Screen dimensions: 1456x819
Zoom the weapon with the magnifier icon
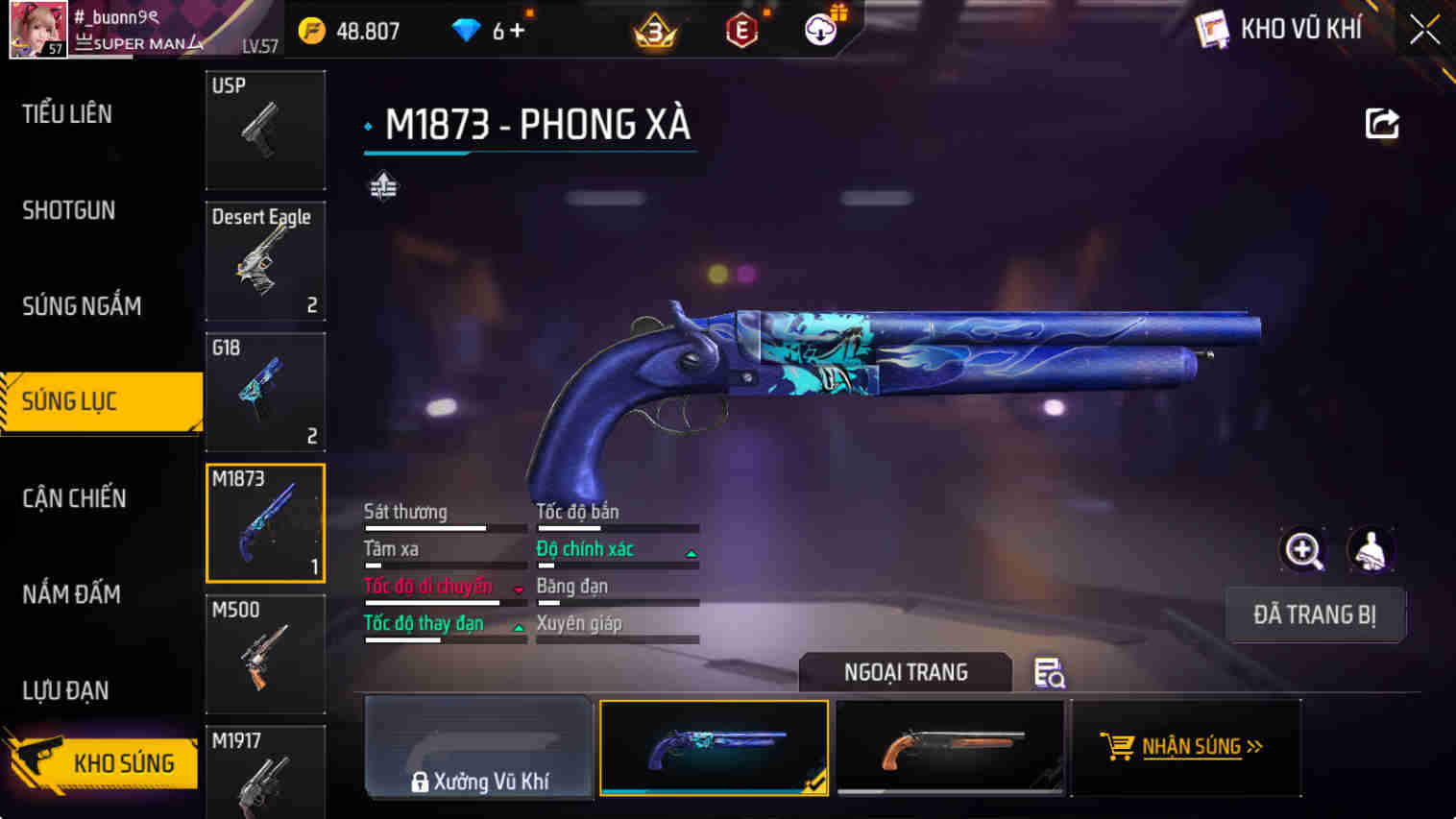(1303, 551)
